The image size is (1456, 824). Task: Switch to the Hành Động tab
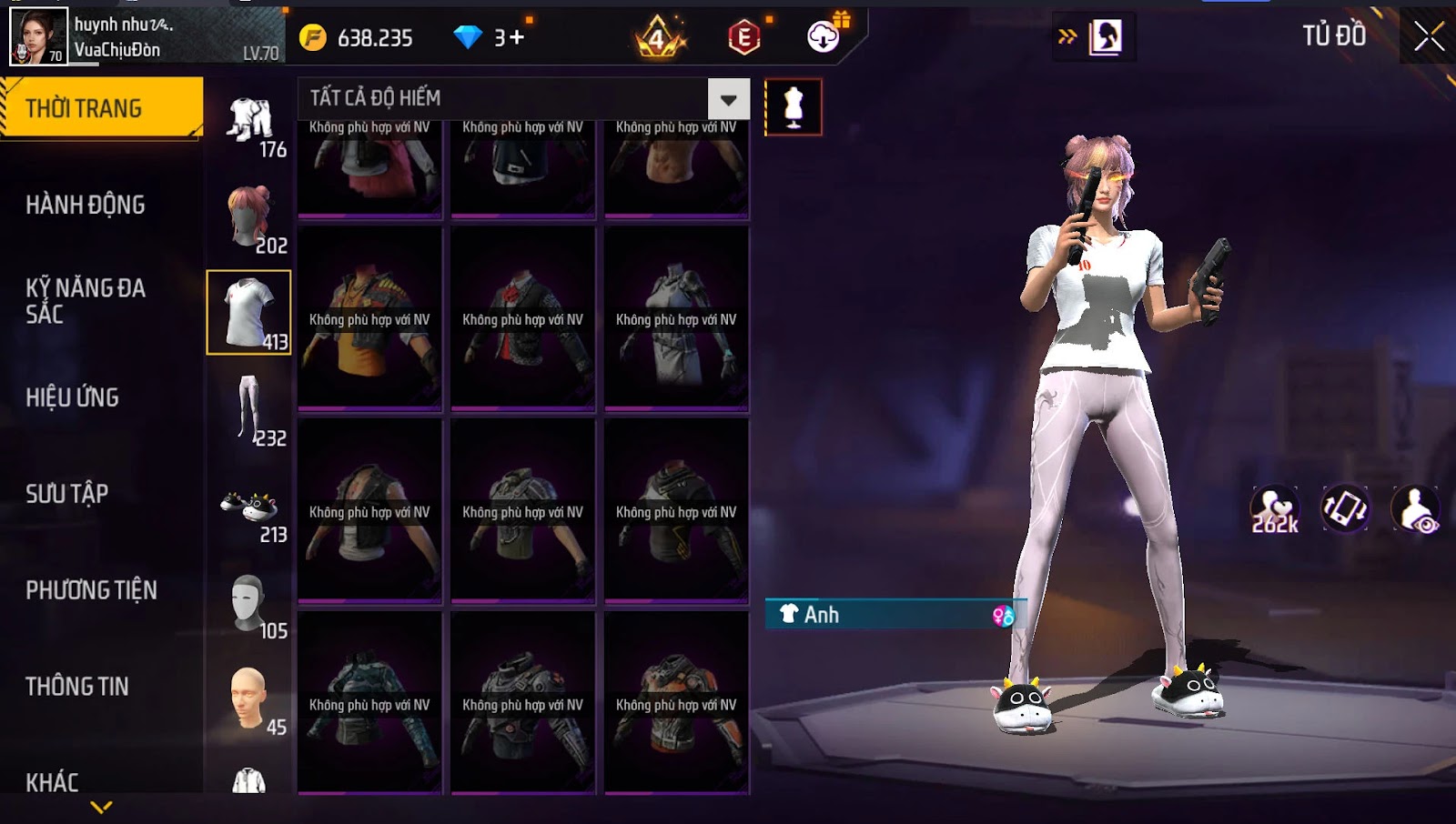[x=86, y=205]
